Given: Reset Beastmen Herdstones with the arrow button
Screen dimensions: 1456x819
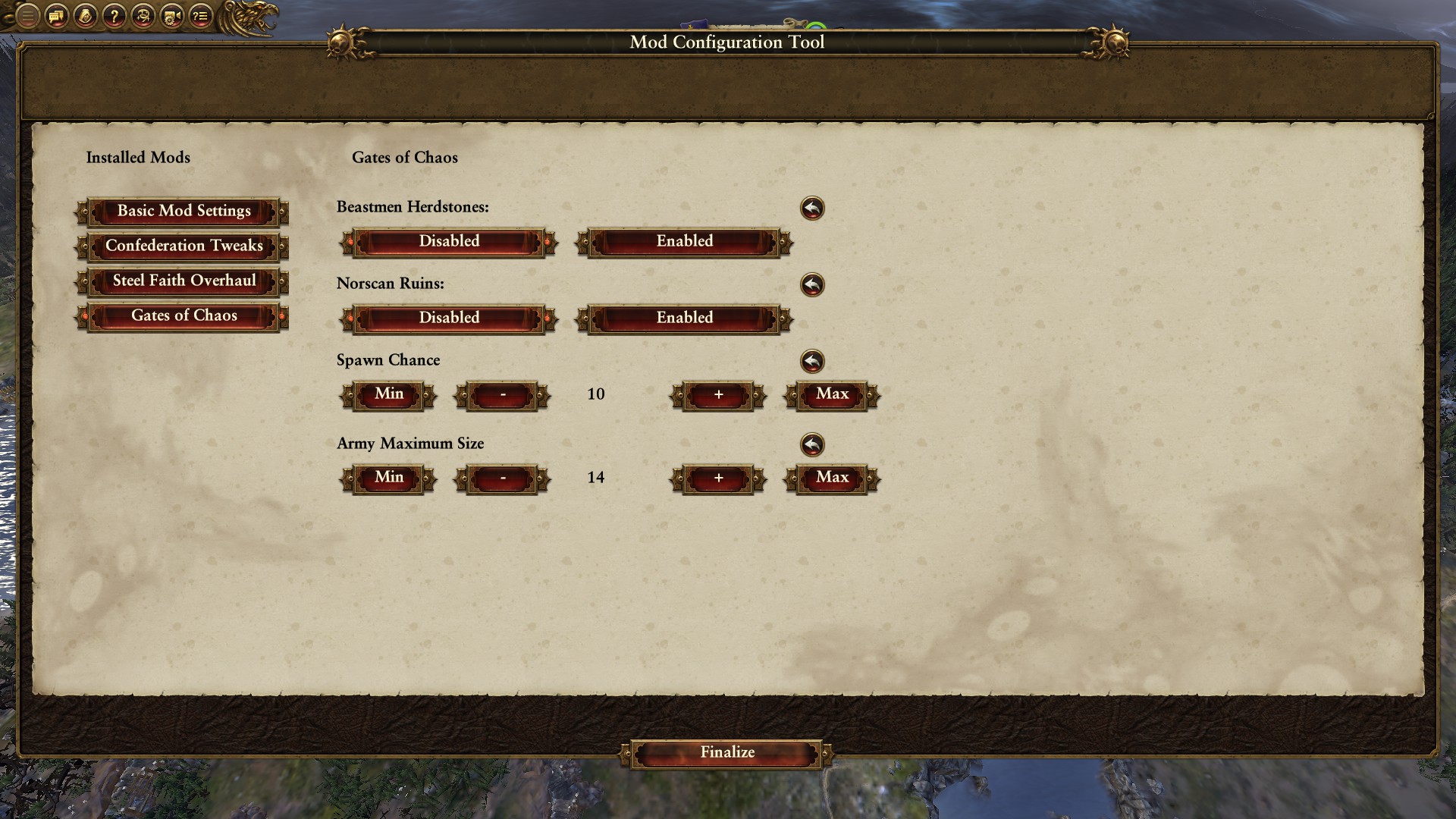Looking at the screenshot, I should pos(812,209).
